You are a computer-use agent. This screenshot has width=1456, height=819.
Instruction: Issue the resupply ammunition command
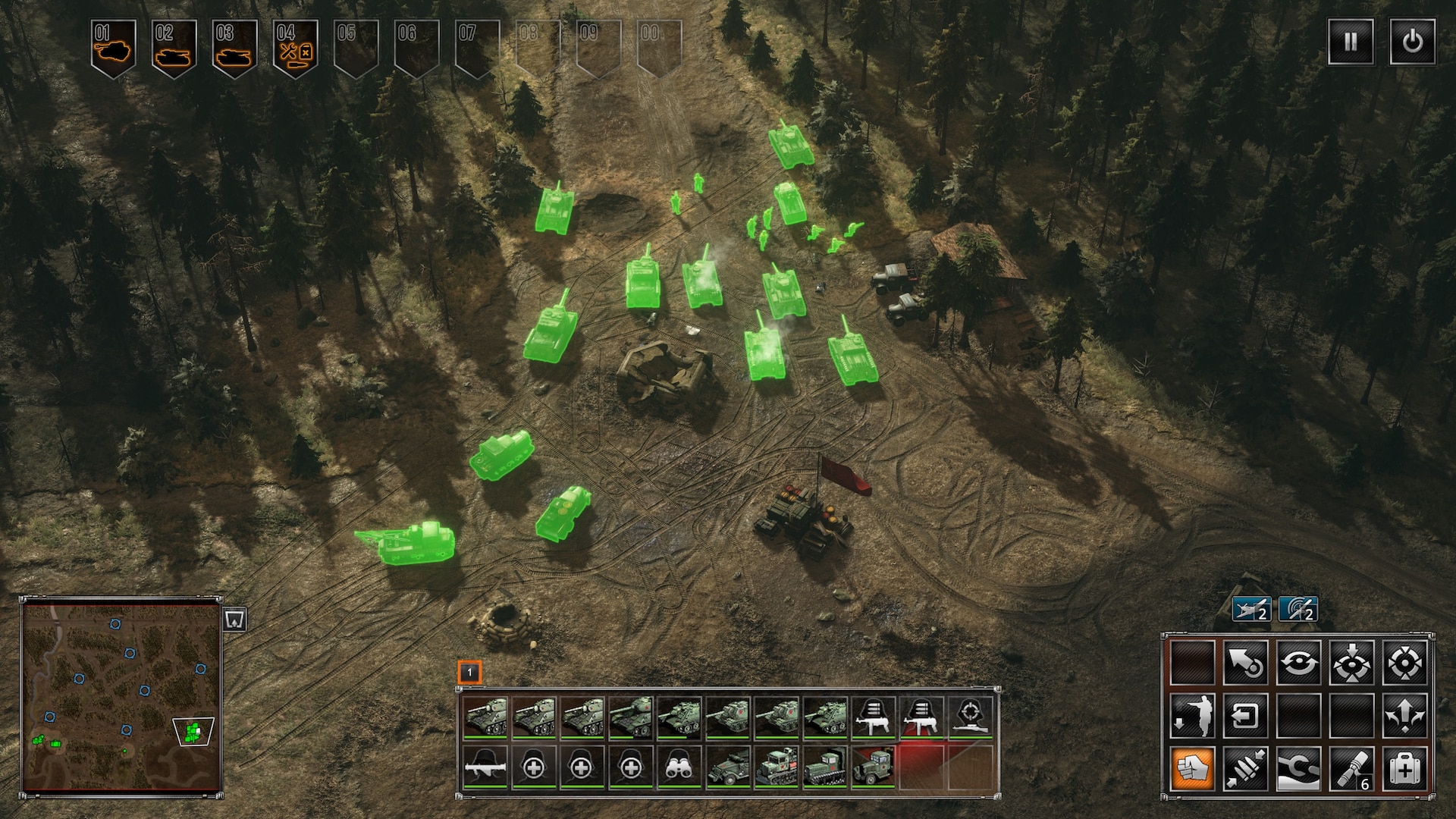click(1245, 768)
